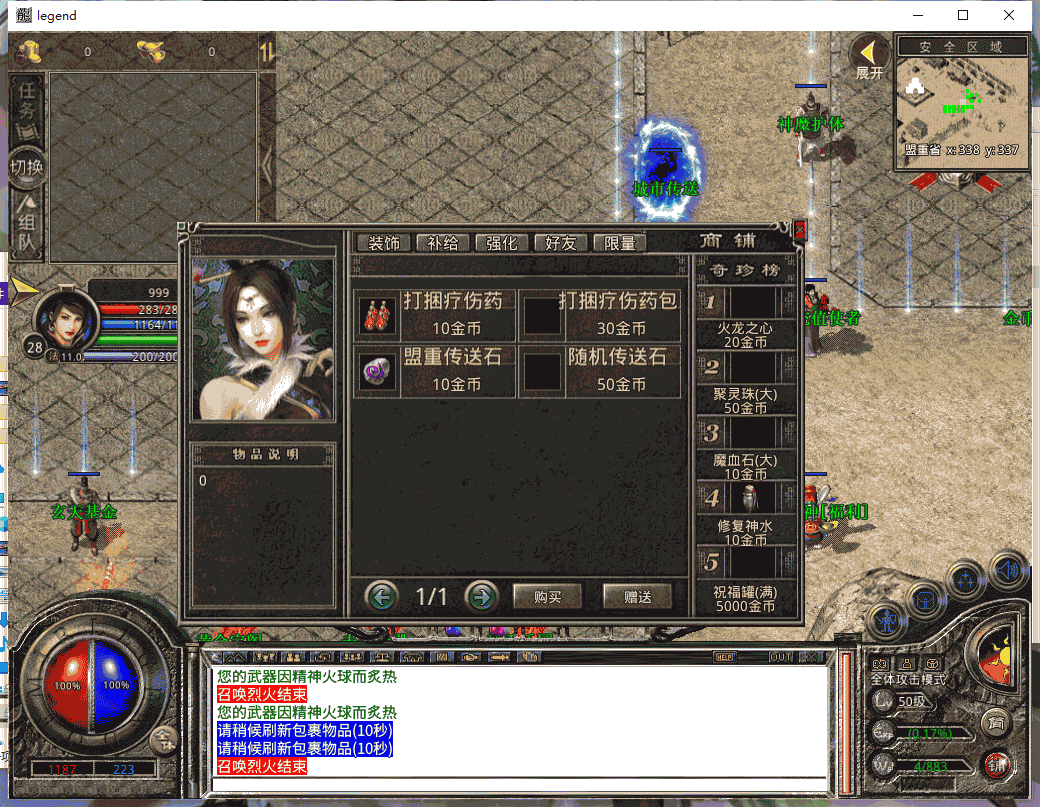1040x807 pixels.
Task: Choose the 盟重传送石 teleport stone
Action: coord(435,371)
